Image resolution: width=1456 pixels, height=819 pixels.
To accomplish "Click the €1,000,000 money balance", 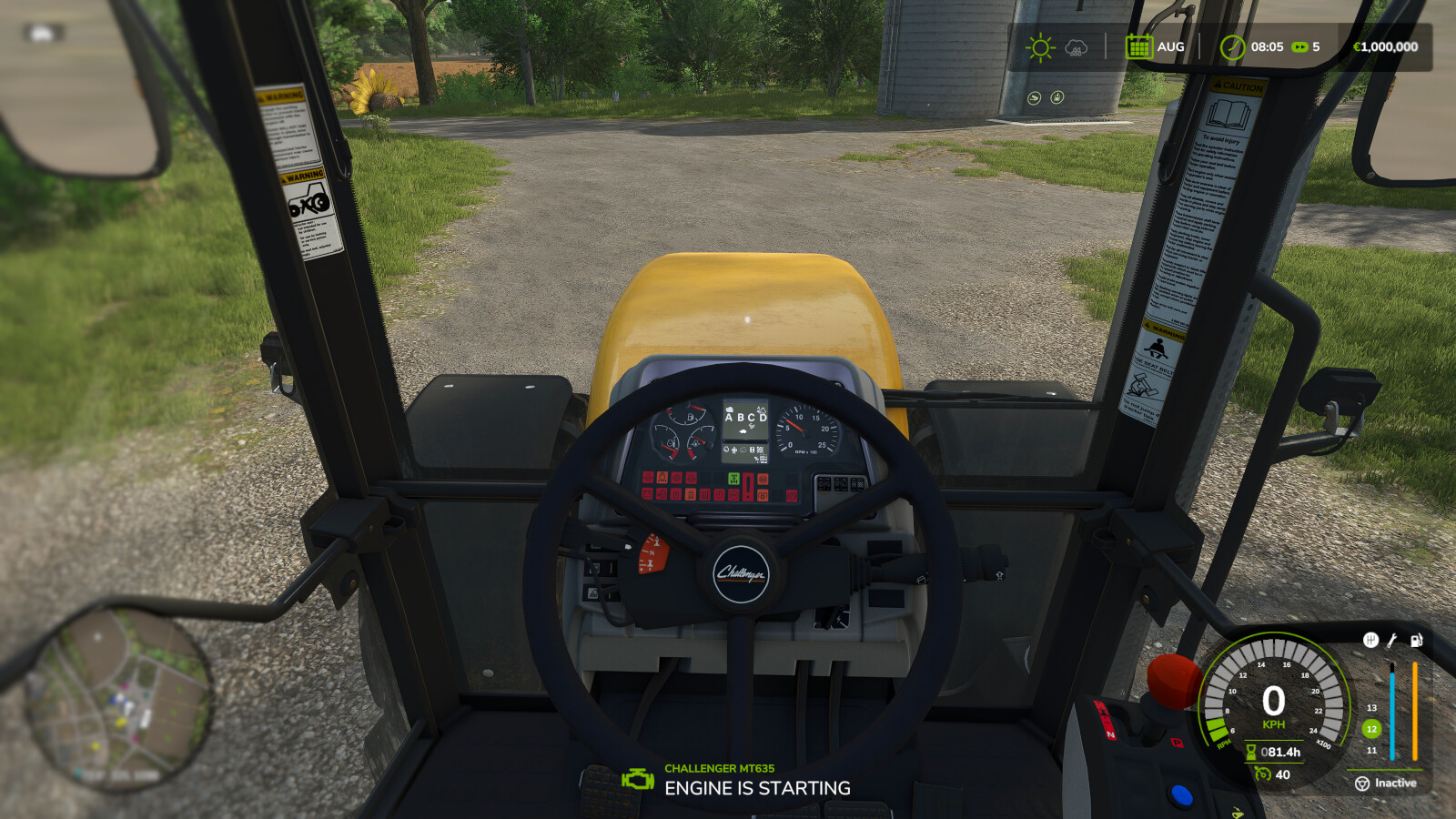I will pyautogui.click(x=1386, y=46).
